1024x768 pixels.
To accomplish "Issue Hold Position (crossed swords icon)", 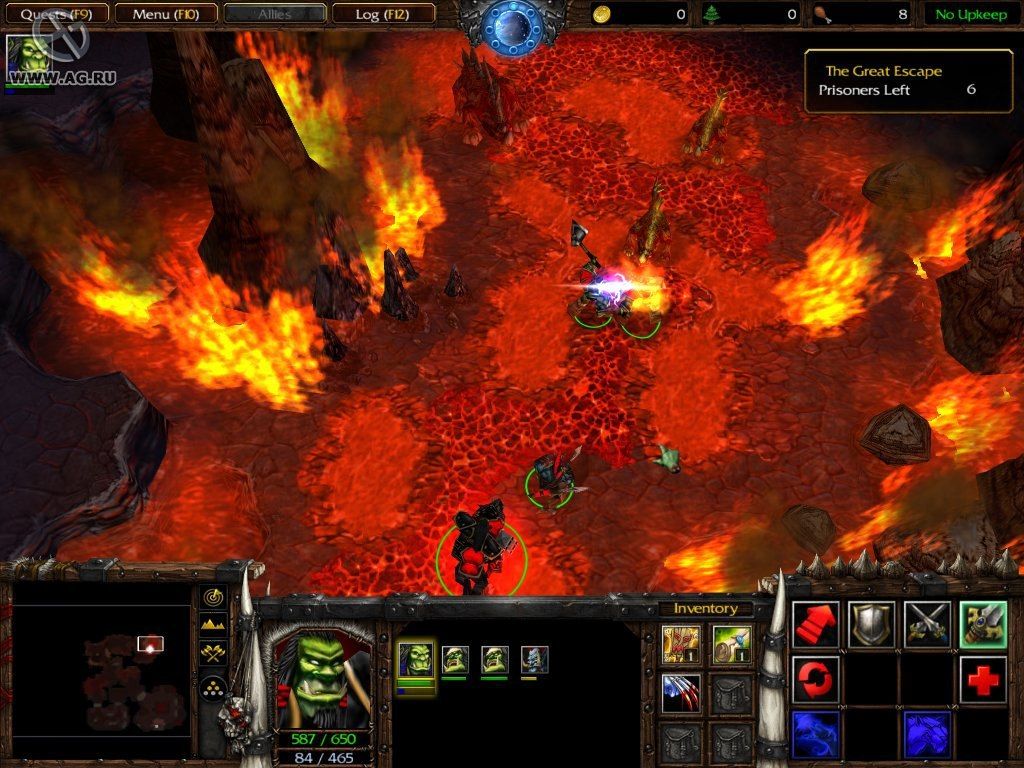I will click(927, 625).
